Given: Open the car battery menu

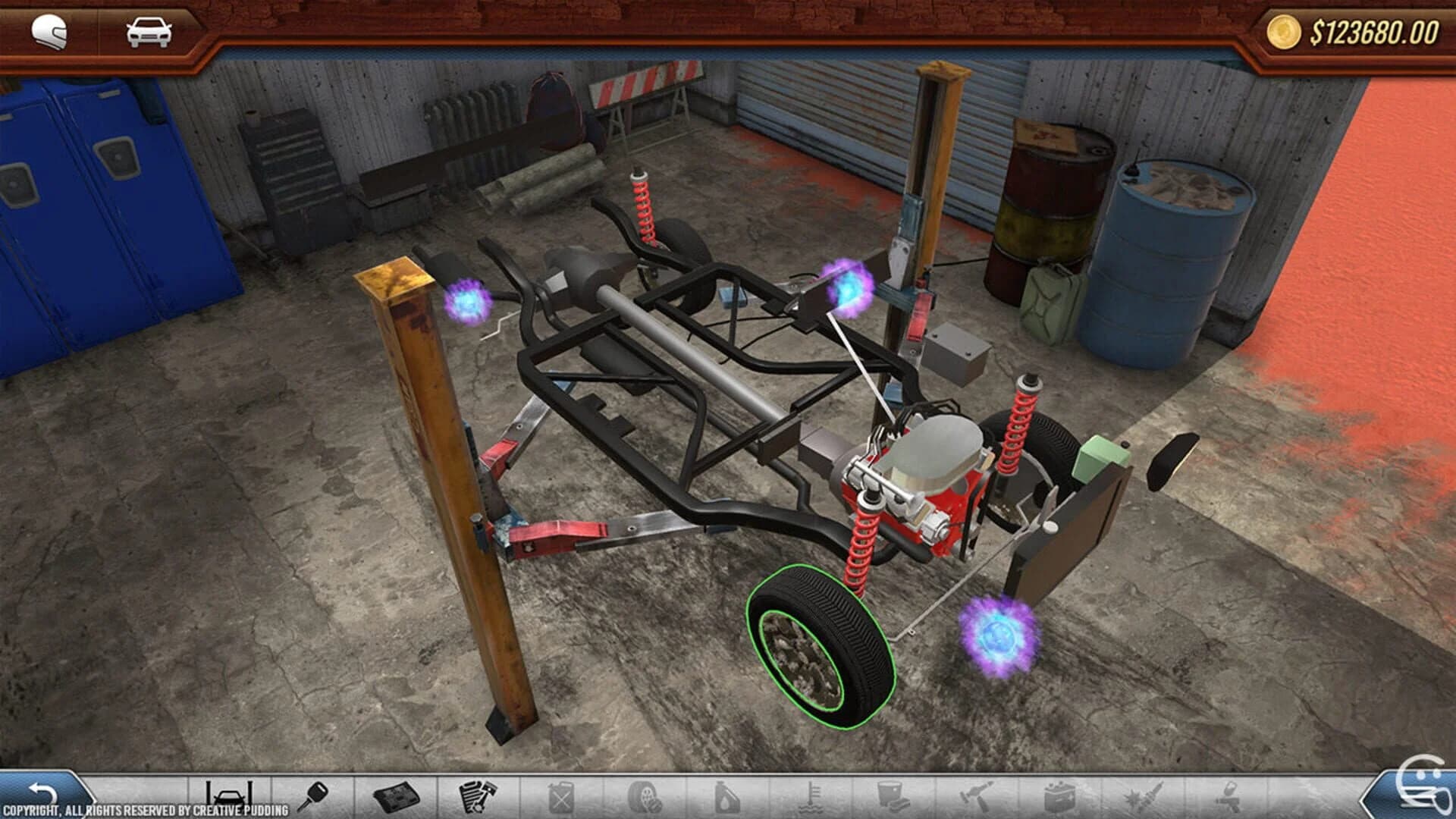Looking at the screenshot, I should [1058, 796].
